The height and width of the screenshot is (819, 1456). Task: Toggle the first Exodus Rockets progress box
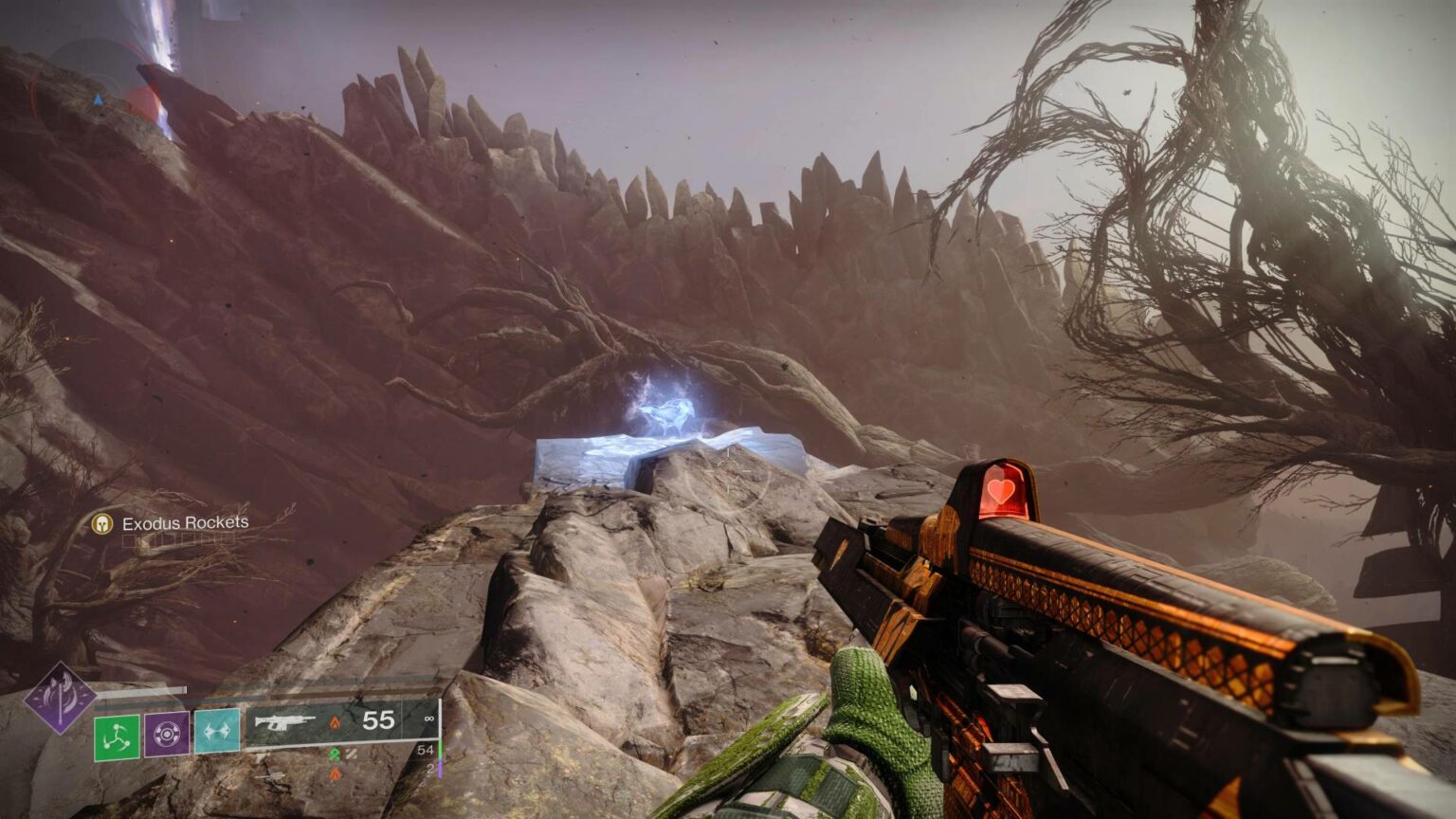[x=130, y=539]
